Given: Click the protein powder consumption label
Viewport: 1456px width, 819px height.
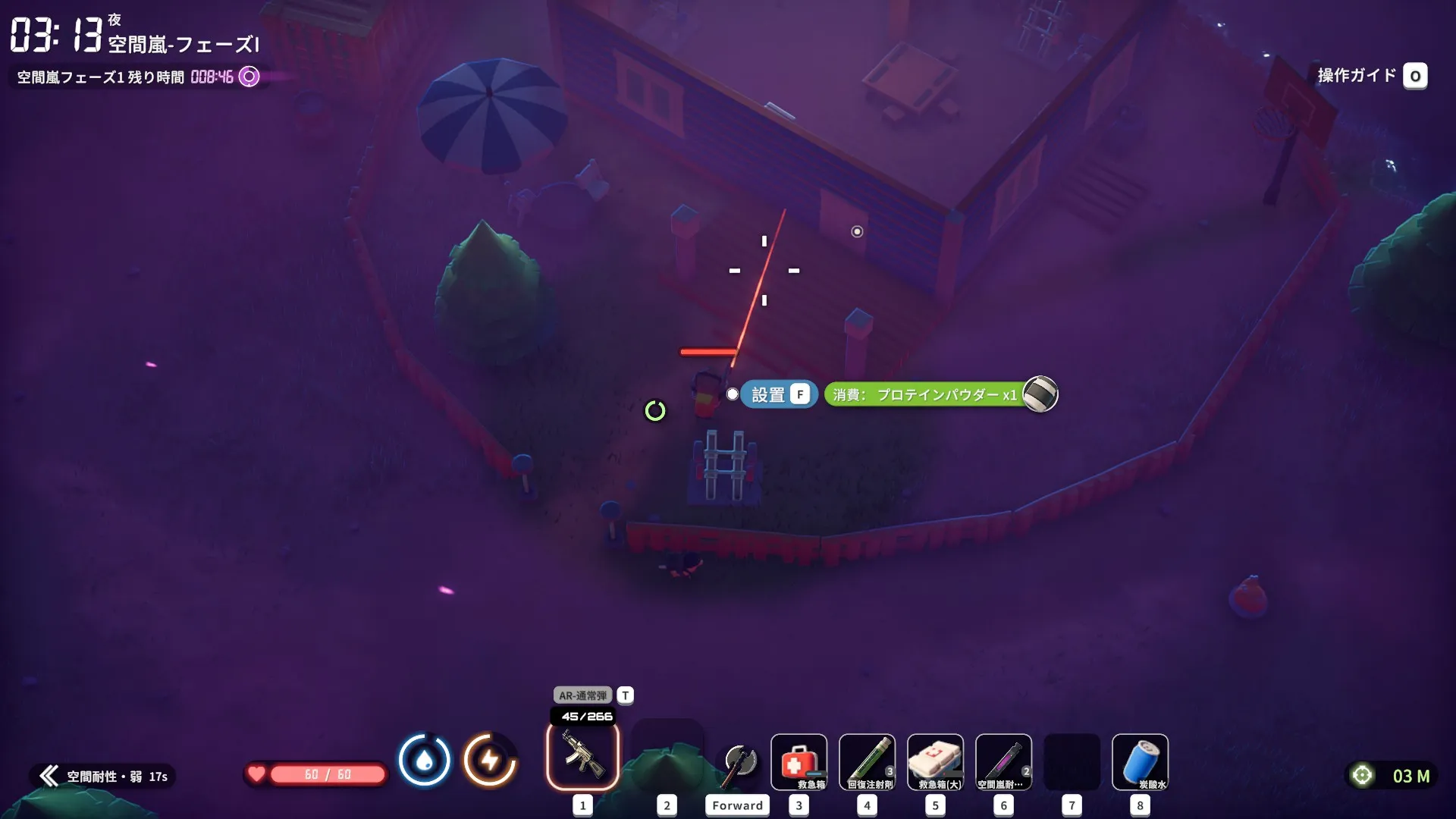Looking at the screenshot, I should [x=924, y=394].
